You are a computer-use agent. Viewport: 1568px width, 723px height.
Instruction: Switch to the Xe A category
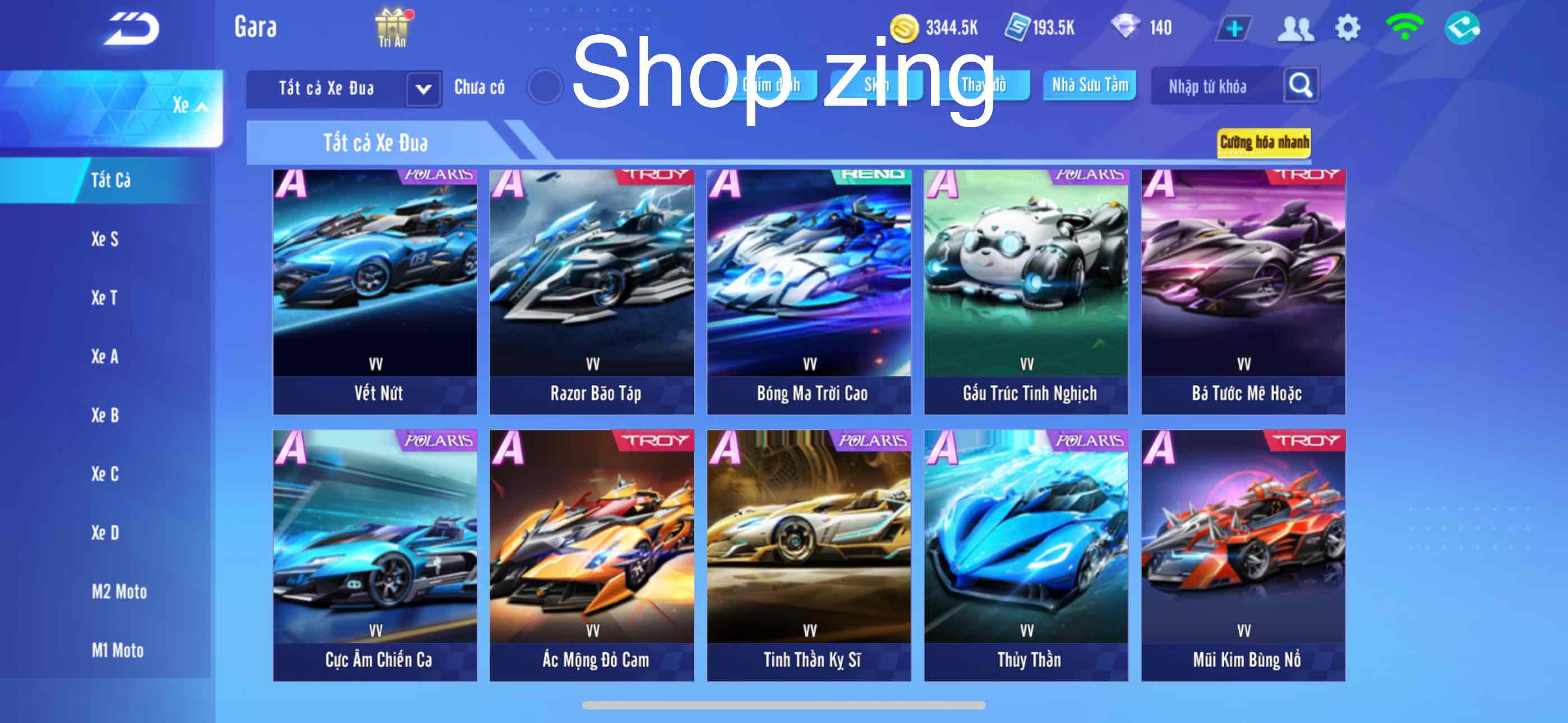pos(105,356)
